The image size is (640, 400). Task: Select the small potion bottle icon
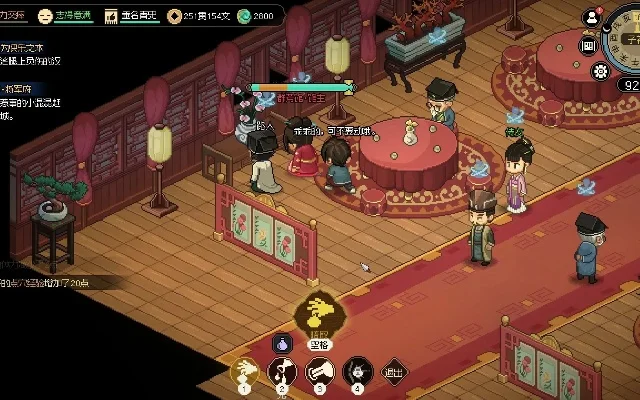click(x=281, y=343)
